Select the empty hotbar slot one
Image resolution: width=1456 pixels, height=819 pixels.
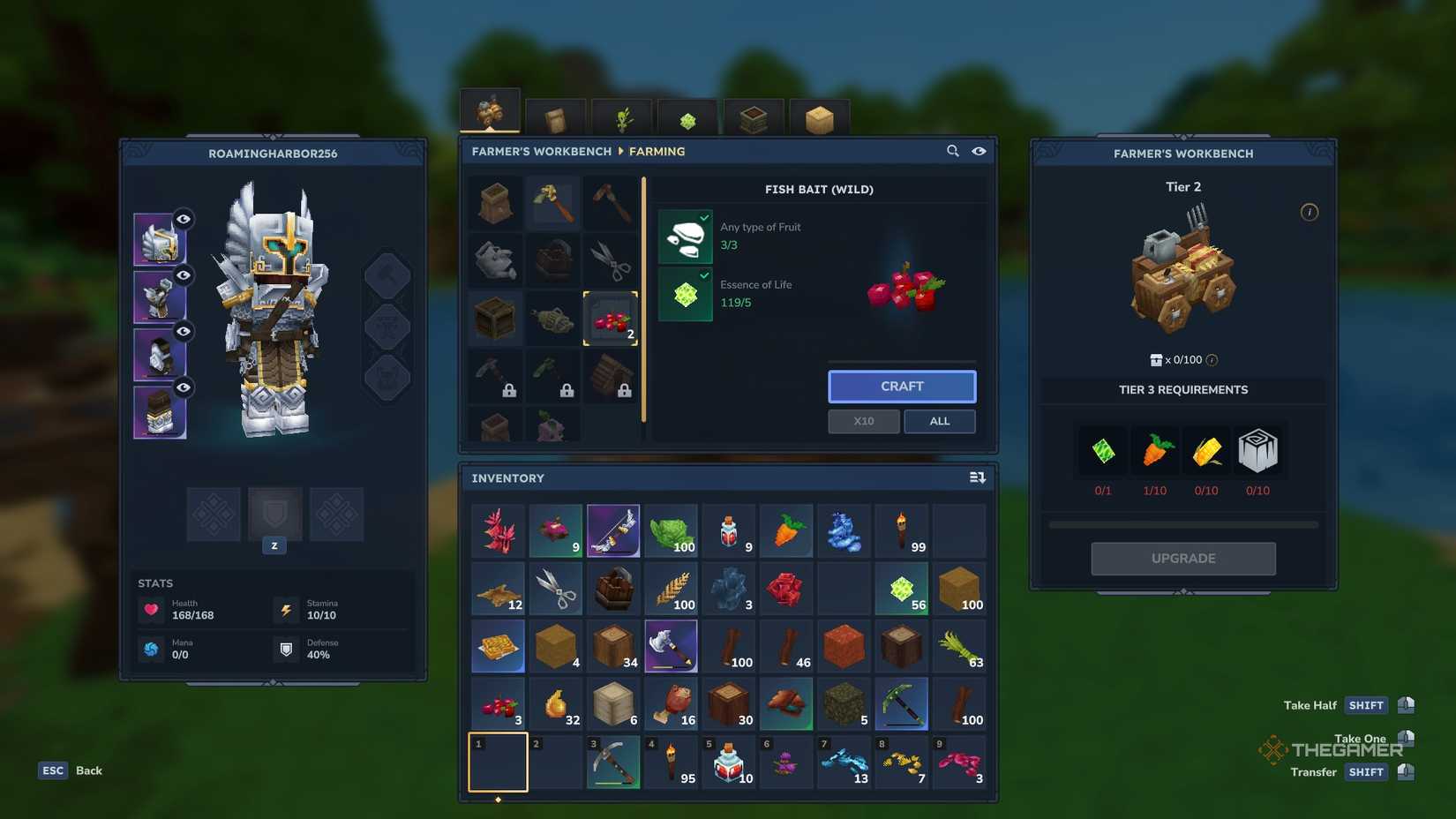(x=497, y=762)
